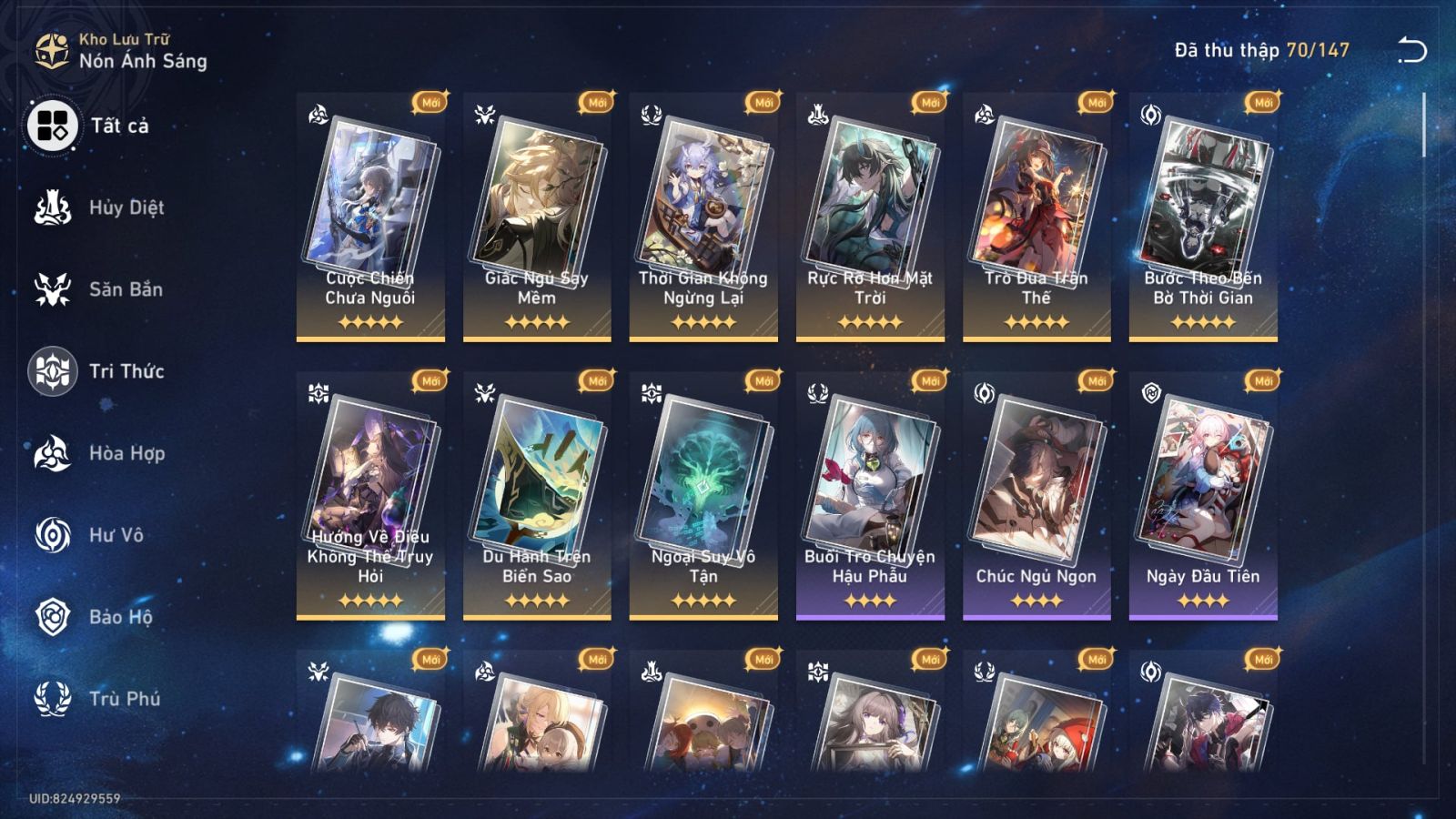Screen dimensions: 1456x819
Task: Select the Trù Phú path filter icon
Action: (x=55, y=699)
